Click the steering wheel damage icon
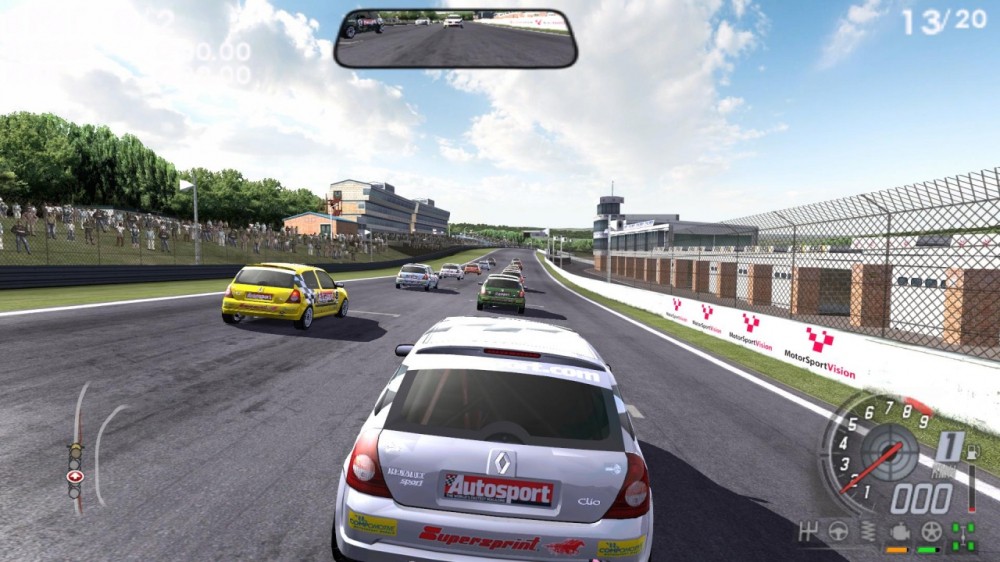The width and height of the screenshot is (1000, 562). tap(838, 531)
